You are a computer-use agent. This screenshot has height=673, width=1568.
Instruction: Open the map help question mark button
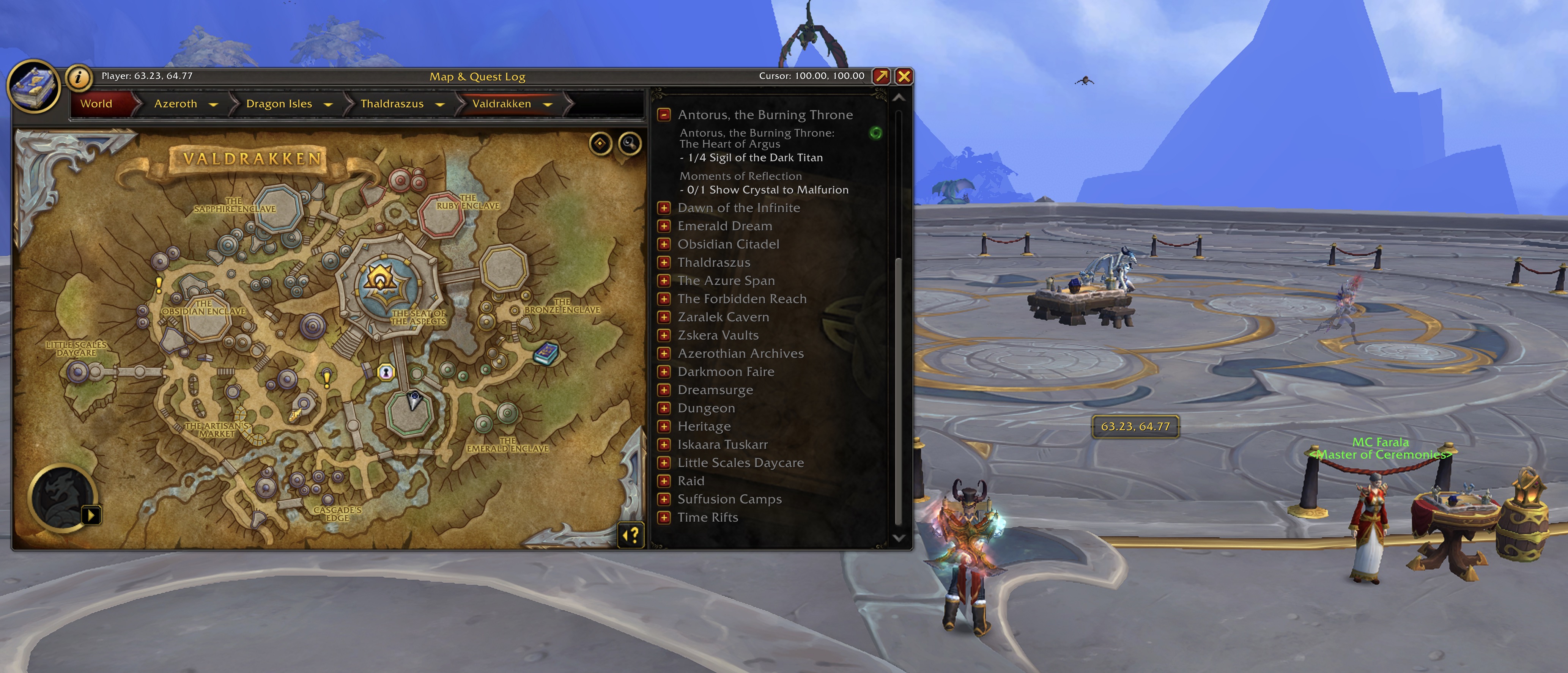tap(631, 536)
